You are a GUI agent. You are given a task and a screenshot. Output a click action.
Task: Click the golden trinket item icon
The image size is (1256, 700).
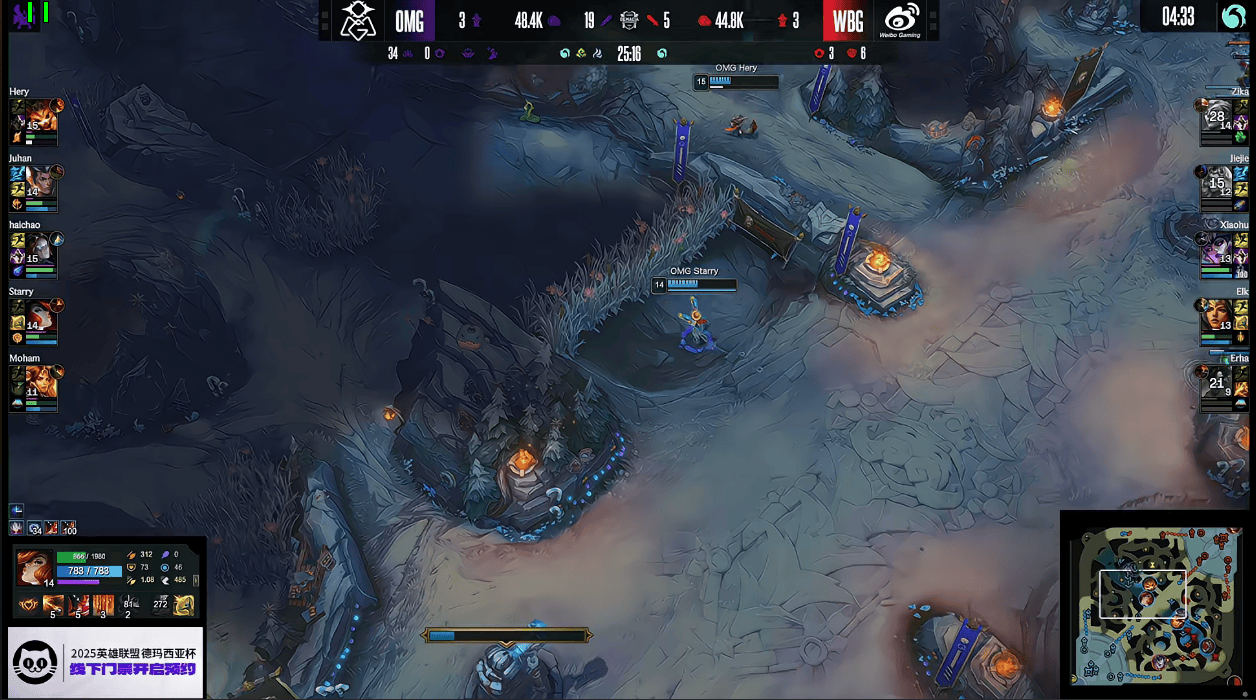[184, 604]
